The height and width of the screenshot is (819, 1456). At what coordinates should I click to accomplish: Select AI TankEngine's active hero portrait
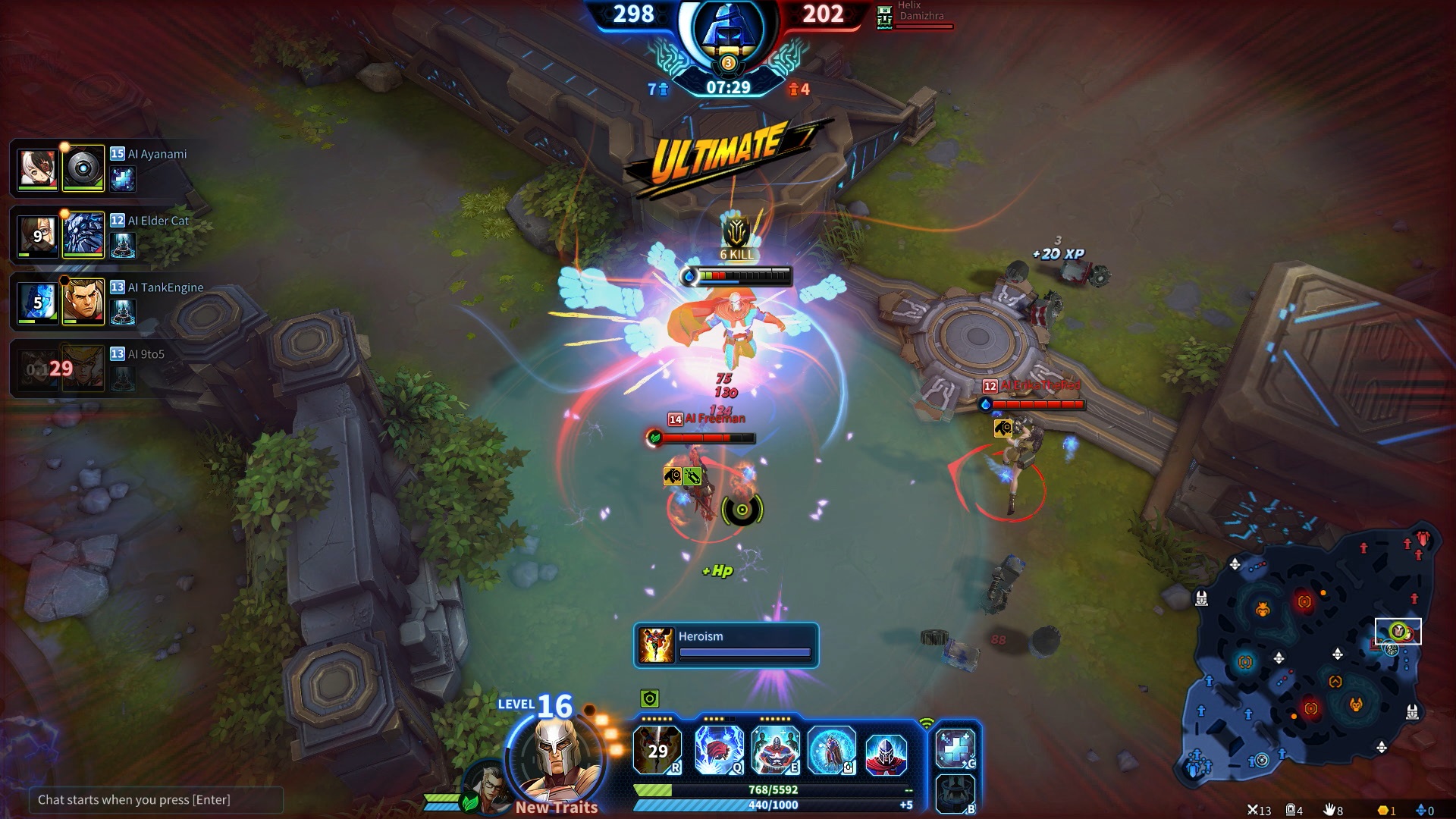pos(83,302)
